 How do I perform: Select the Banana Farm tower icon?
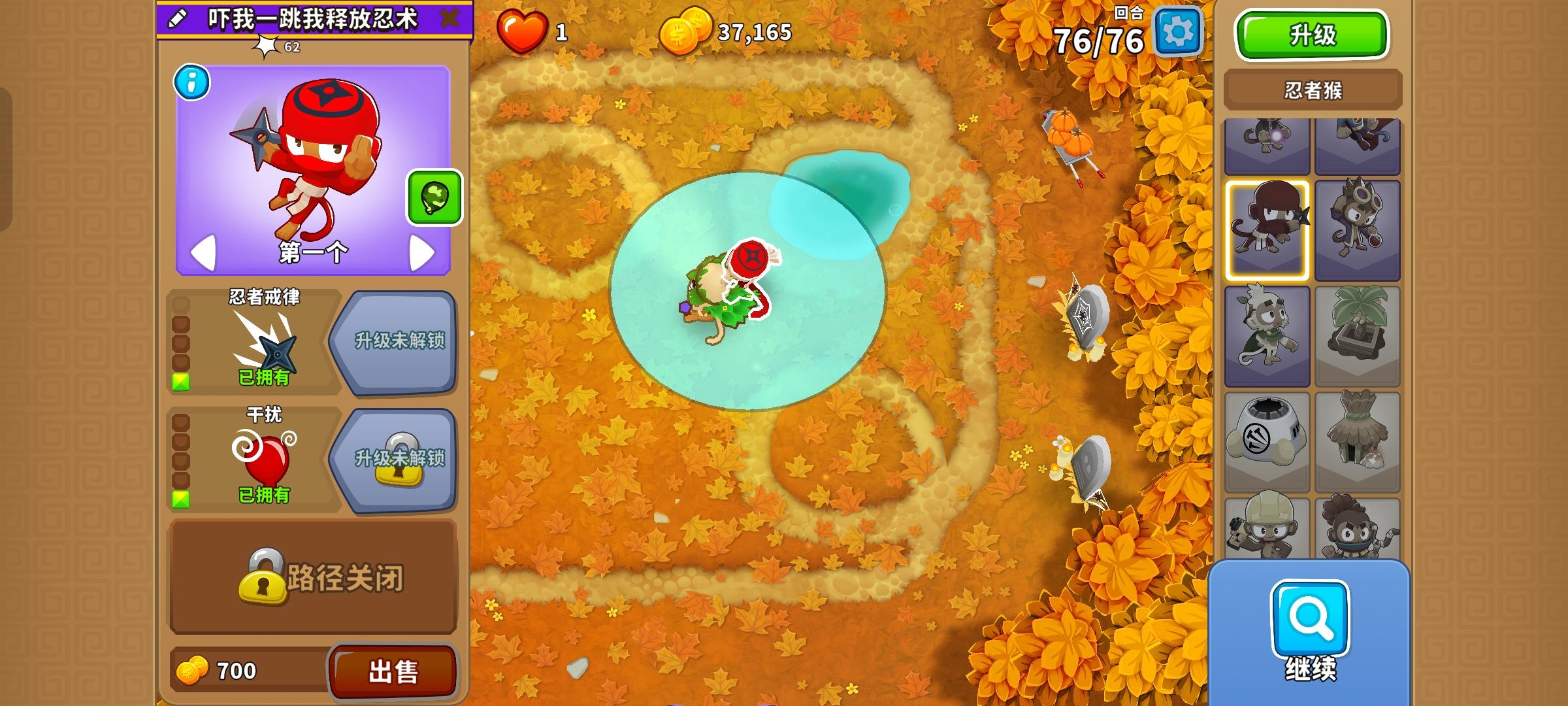pyautogui.click(x=1359, y=335)
